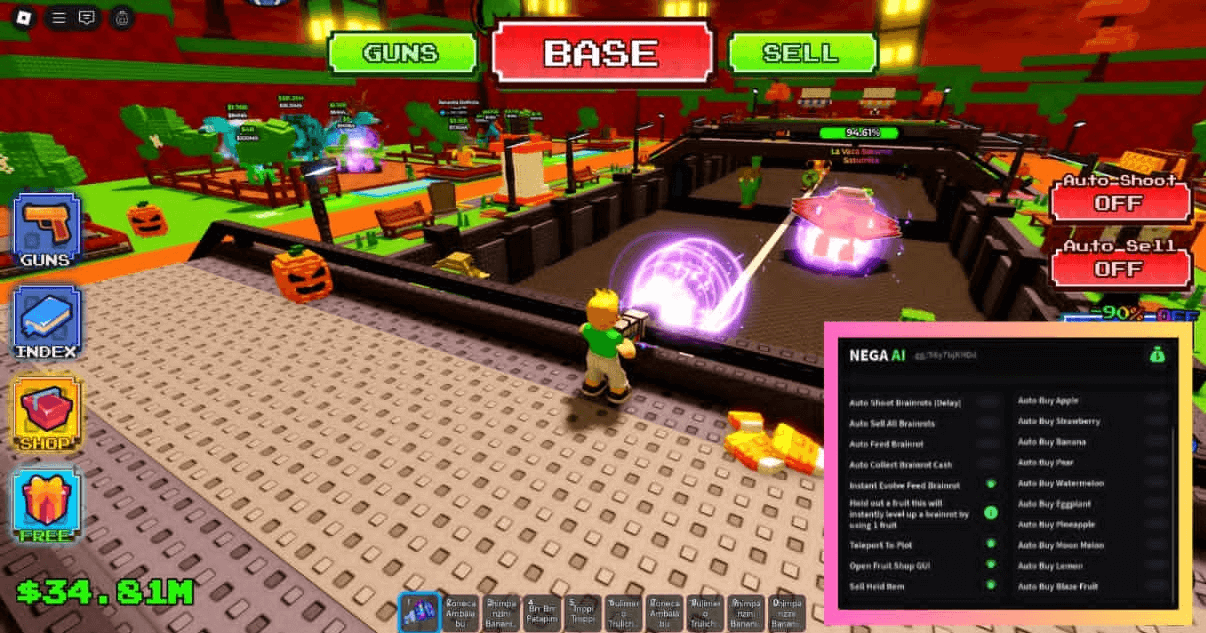Open the GUNS menu with pistol icon

46,231
